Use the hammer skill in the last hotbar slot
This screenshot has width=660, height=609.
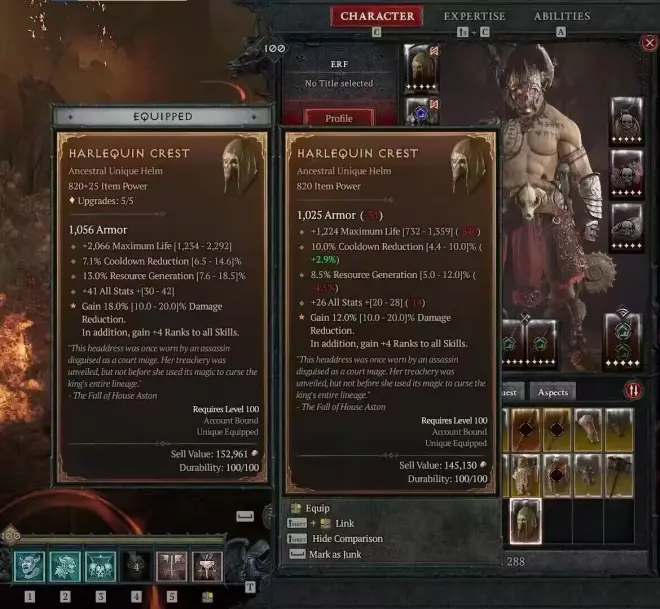[x=207, y=567]
